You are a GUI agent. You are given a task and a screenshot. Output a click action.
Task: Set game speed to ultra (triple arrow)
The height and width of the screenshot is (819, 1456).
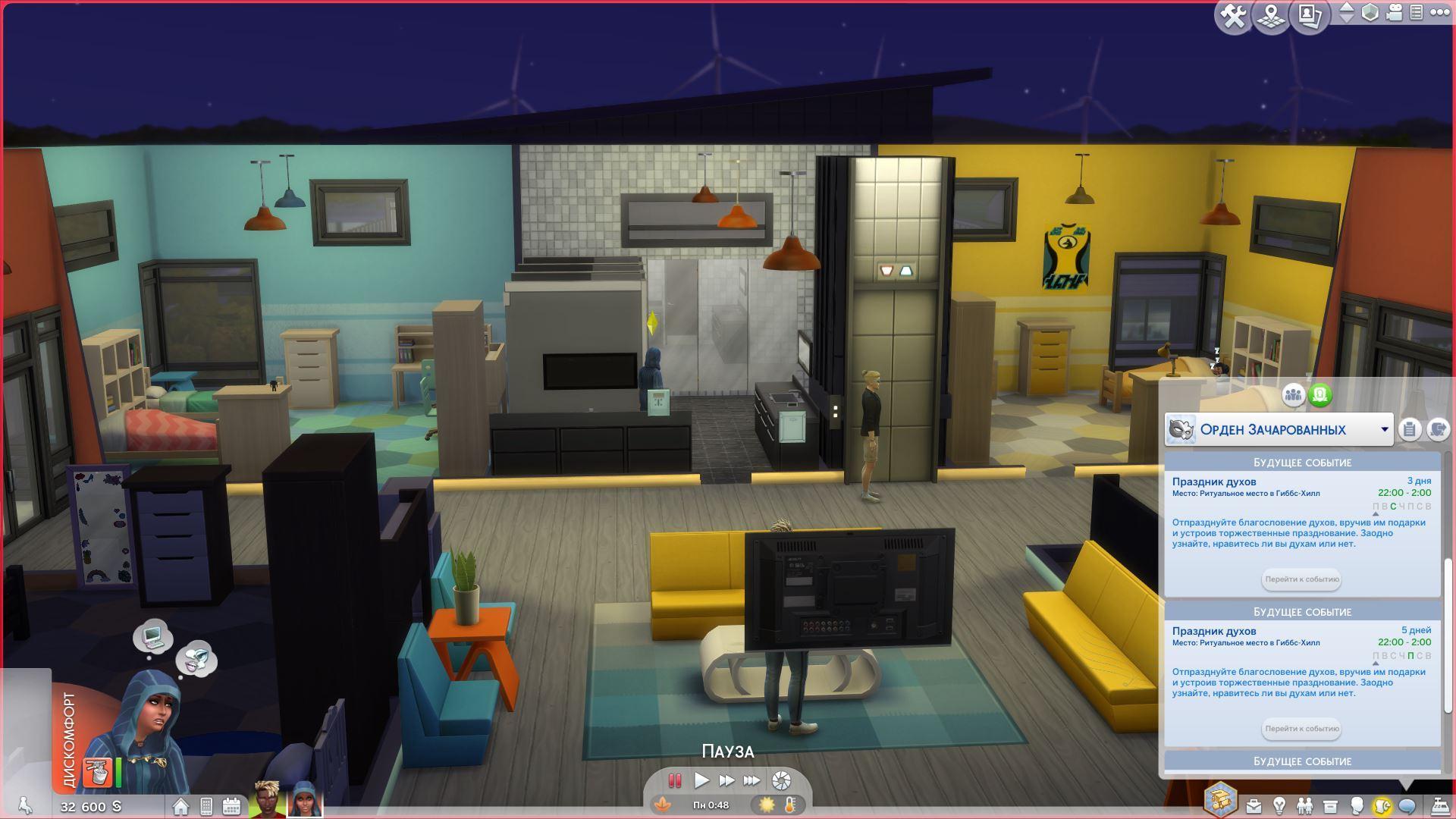(x=752, y=780)
